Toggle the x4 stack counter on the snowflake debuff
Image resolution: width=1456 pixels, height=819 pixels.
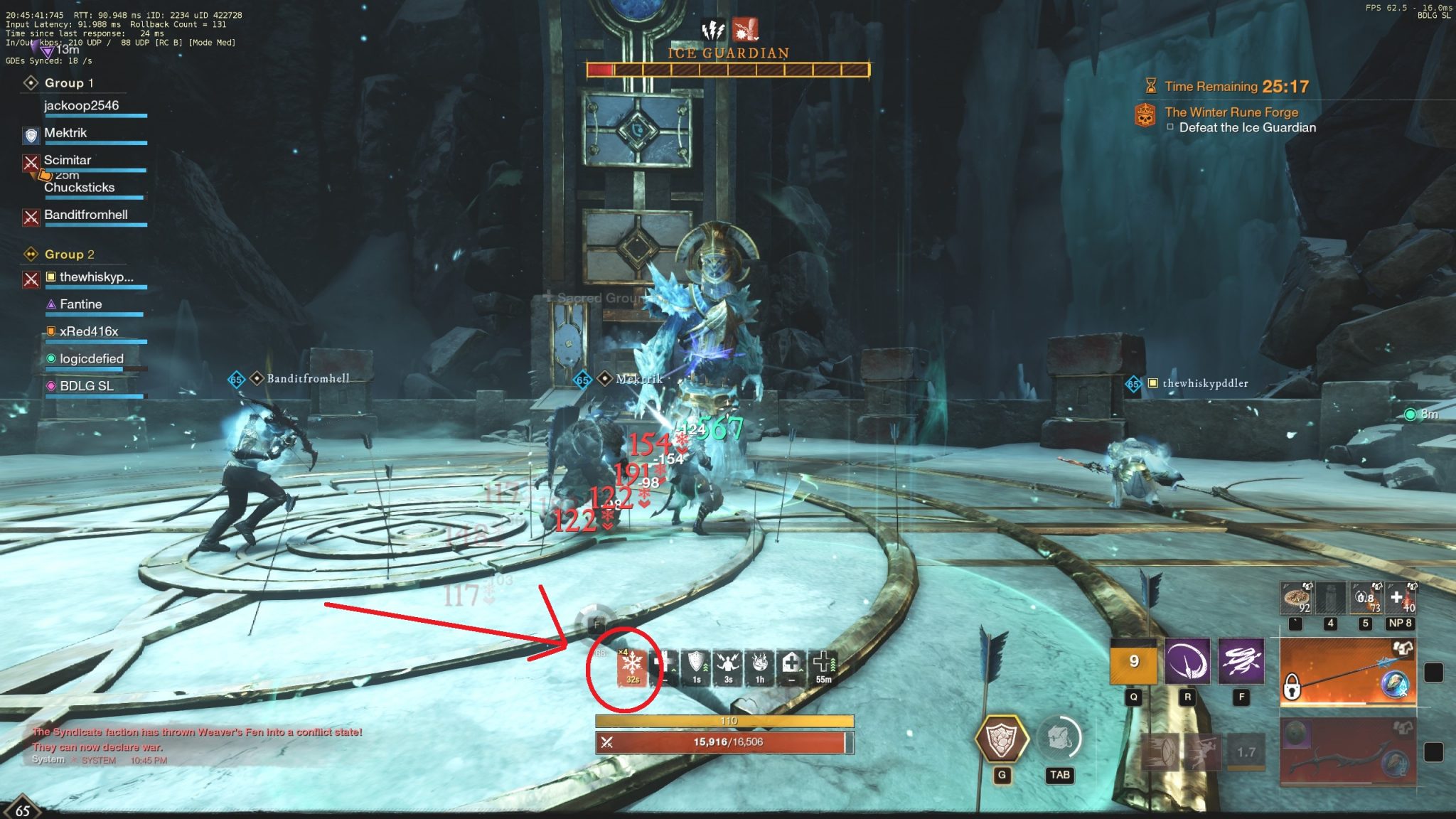[x=622, y=652]
